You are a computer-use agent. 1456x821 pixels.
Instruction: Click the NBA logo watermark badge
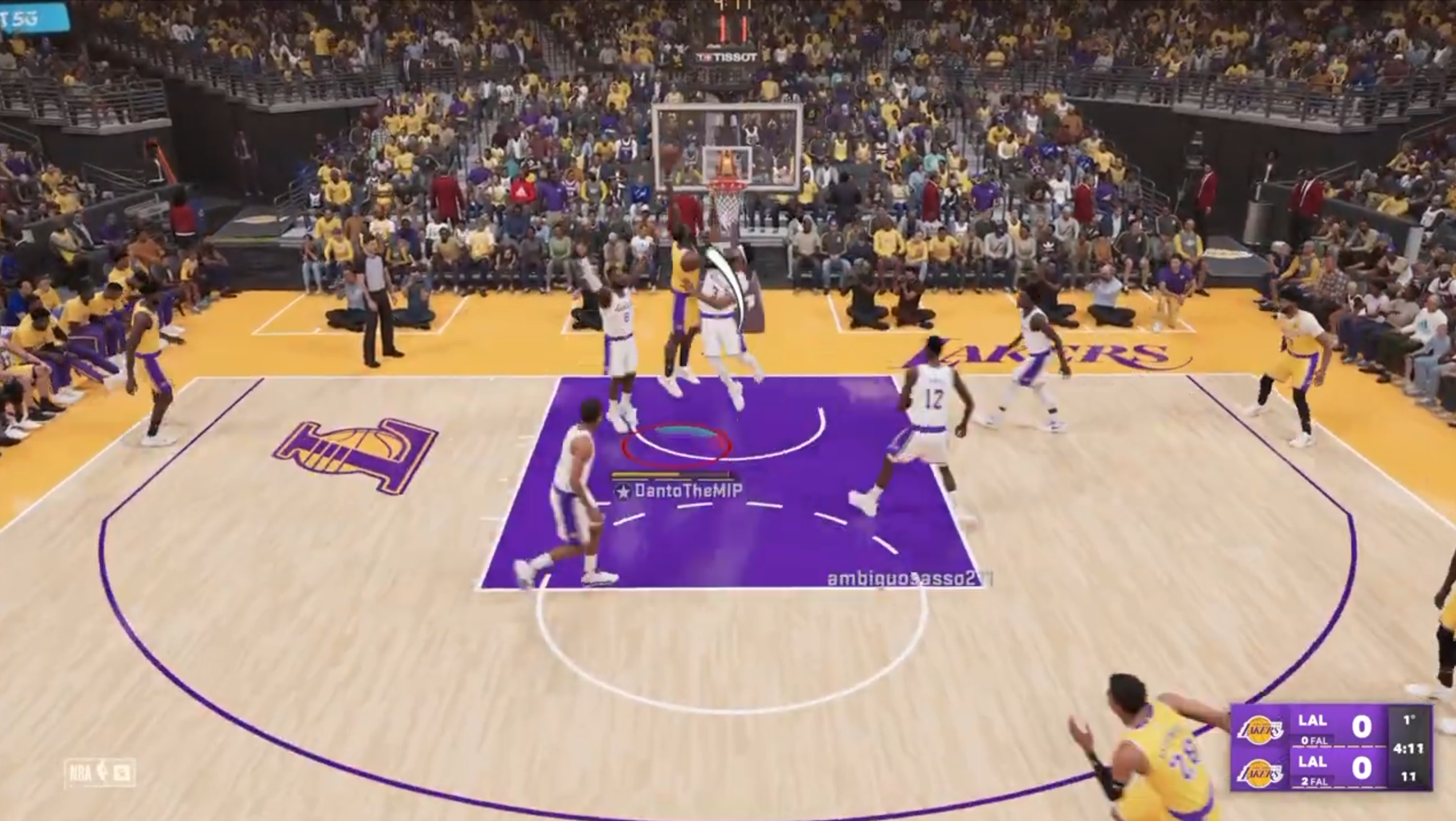(100, 773)
